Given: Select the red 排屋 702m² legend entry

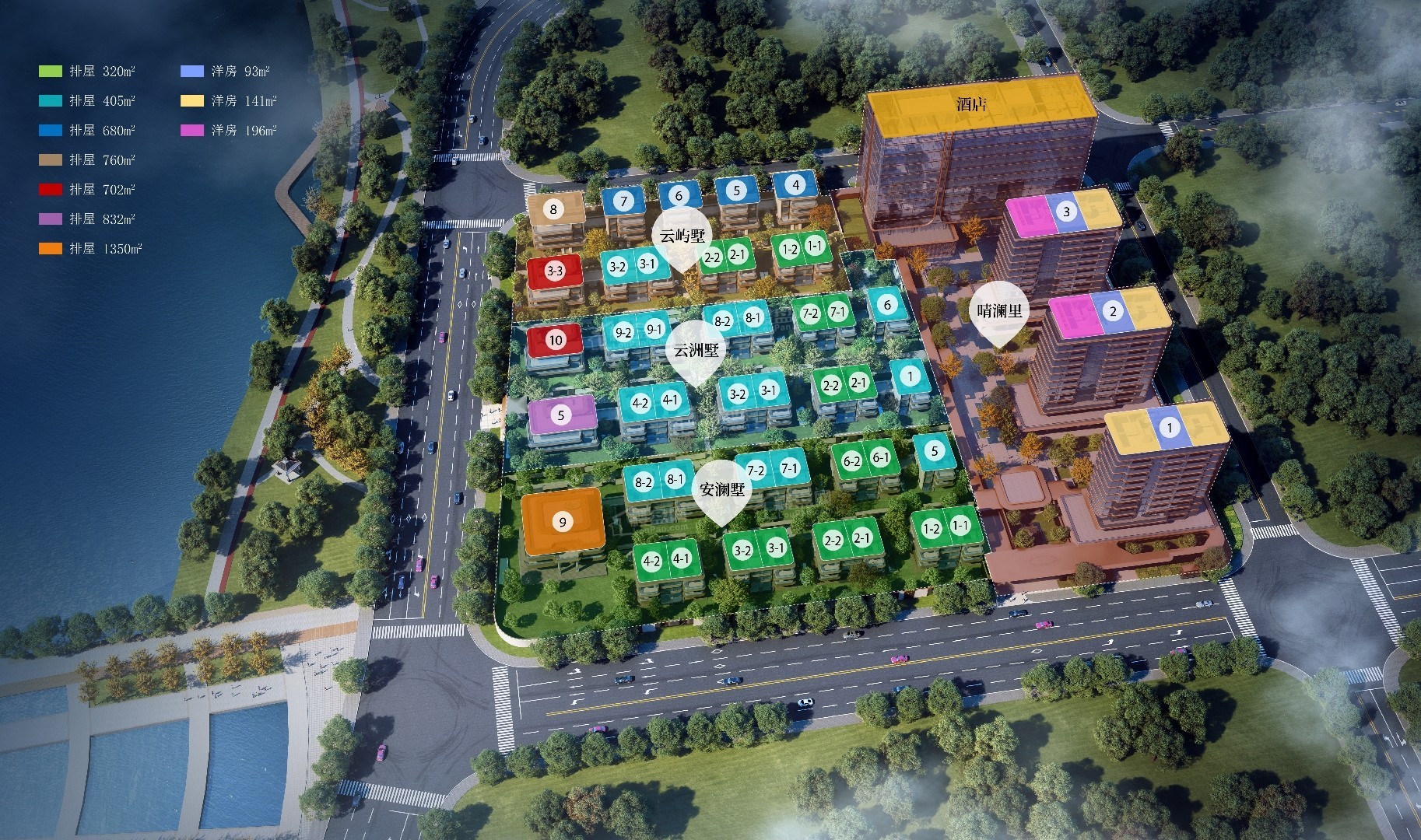Looking at the screenshot, I should point(87,190).
